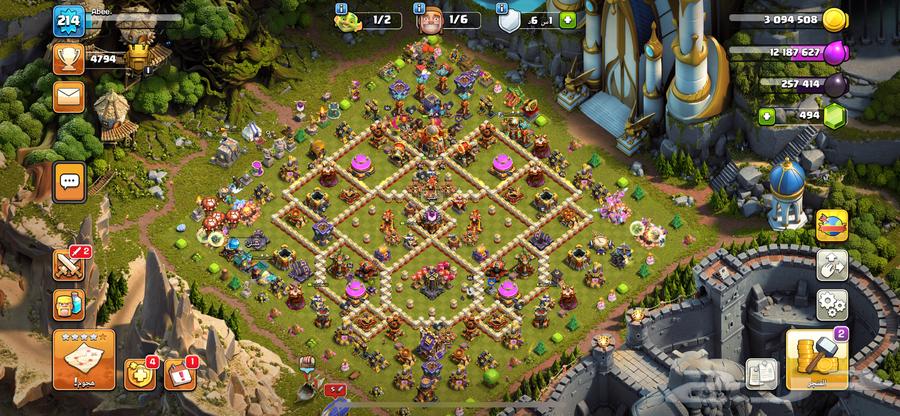
Task: Buy more gems with green plus
Action: (768, 116)
